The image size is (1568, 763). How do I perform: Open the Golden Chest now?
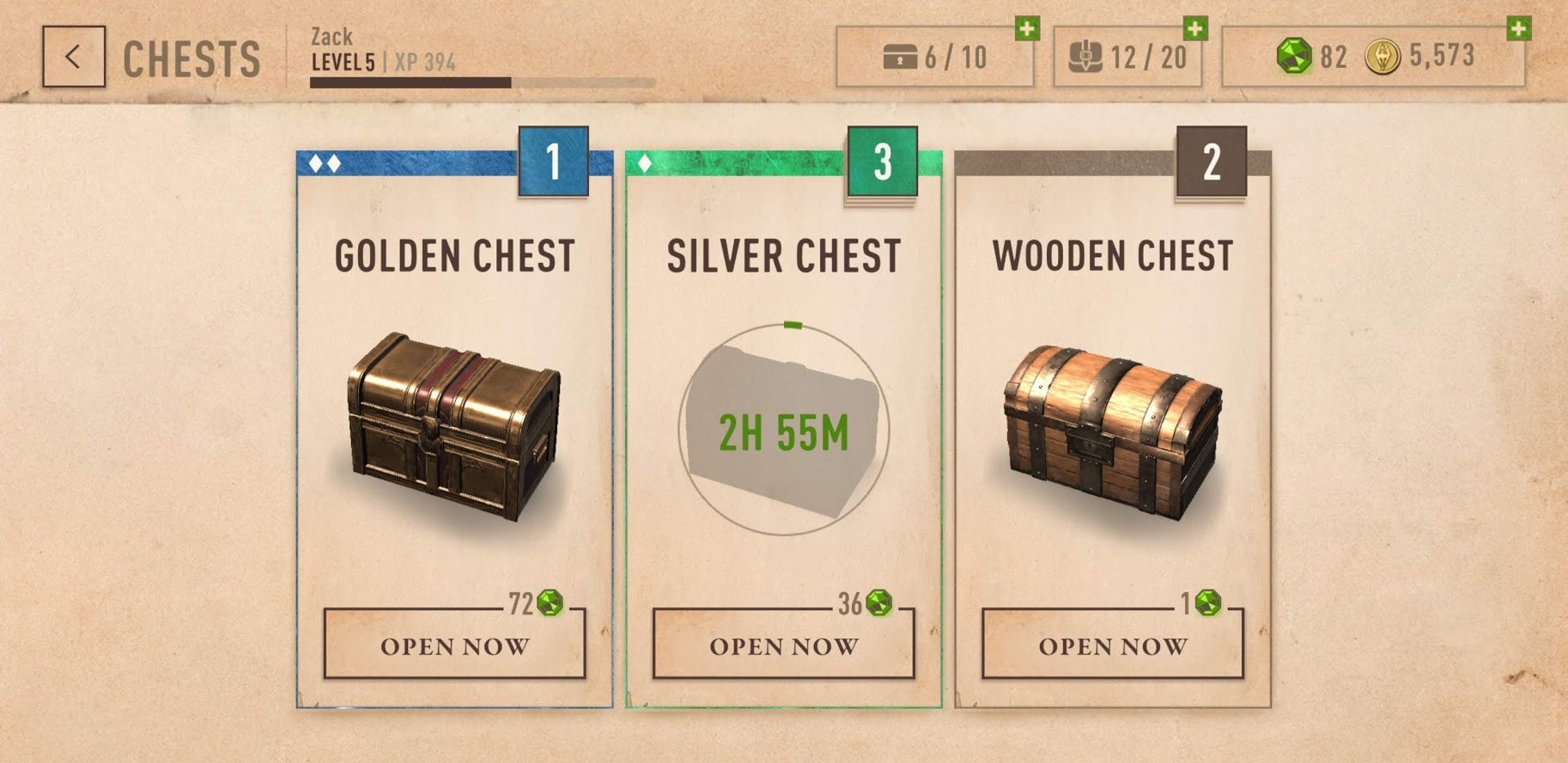[x=454, y=645]
